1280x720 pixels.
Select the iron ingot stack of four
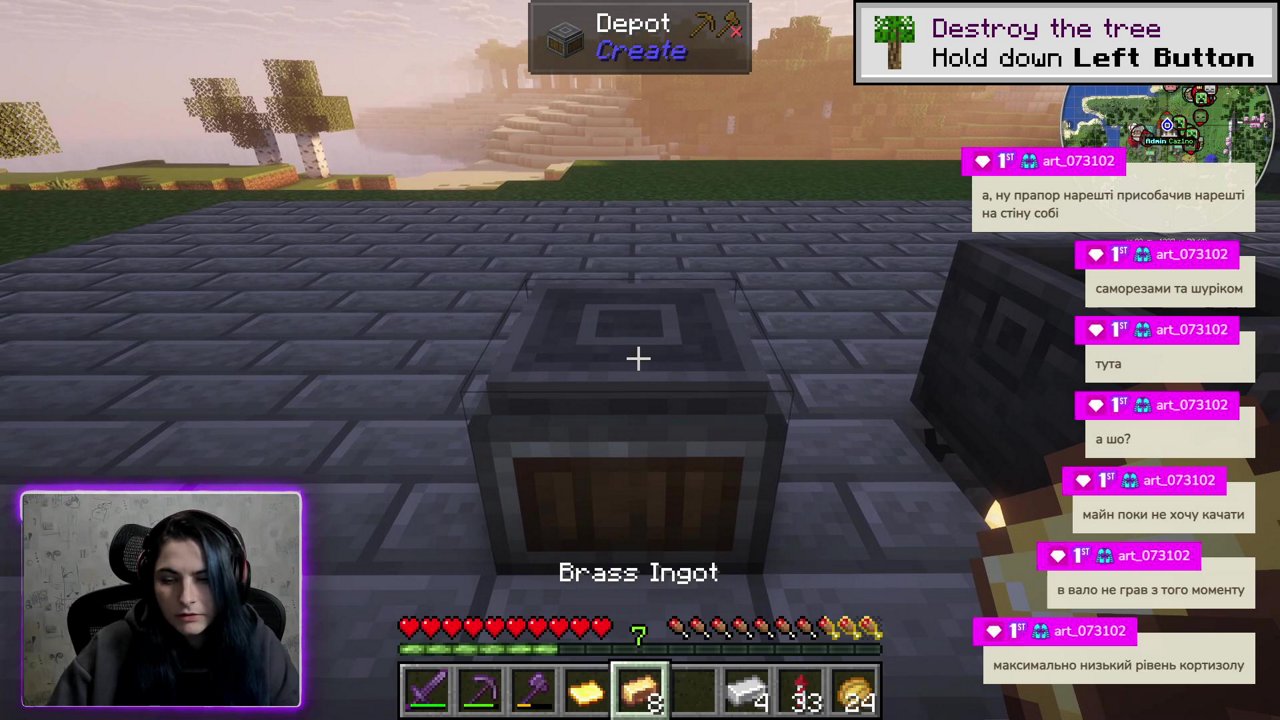(748, 690)
